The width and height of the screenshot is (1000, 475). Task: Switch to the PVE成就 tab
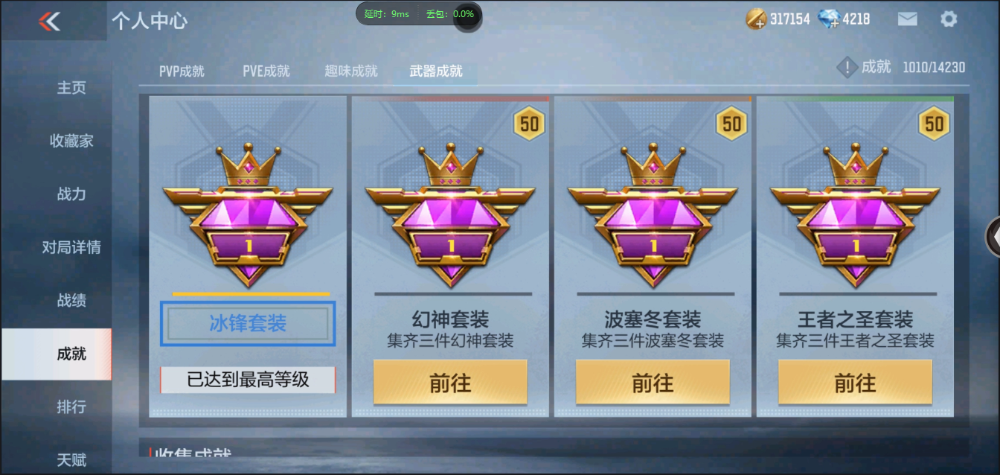(266, 71)
